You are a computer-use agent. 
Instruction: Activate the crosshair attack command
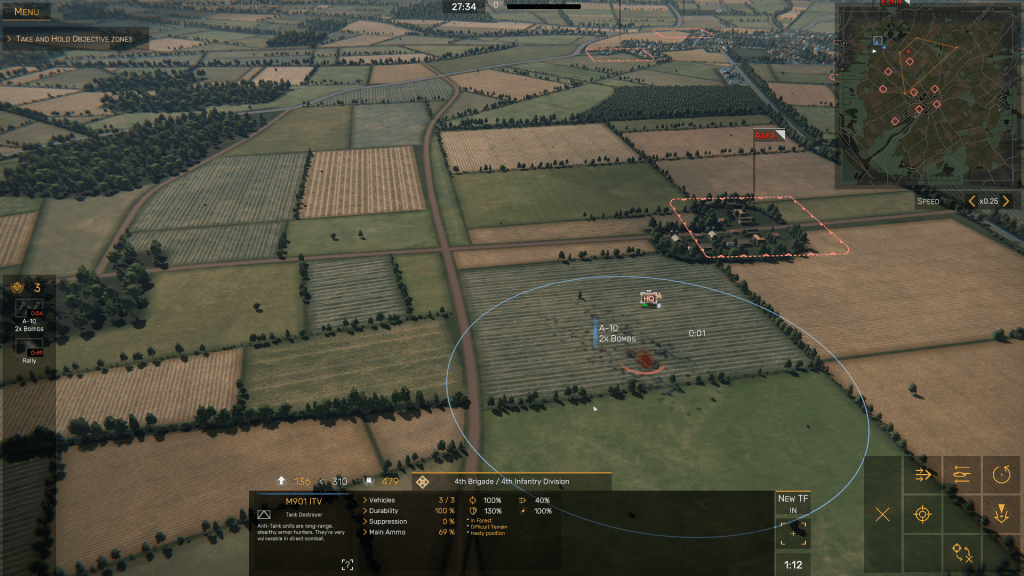coord(923,514)
